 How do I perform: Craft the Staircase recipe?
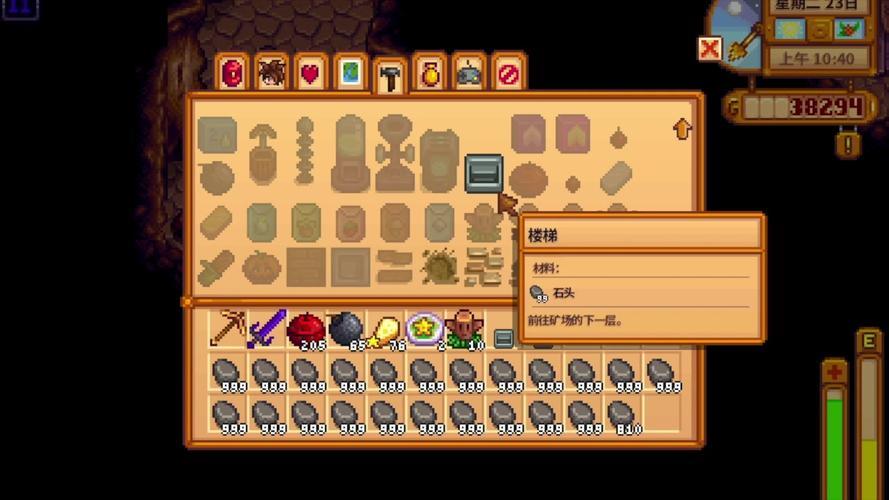[x=483, y=173]
